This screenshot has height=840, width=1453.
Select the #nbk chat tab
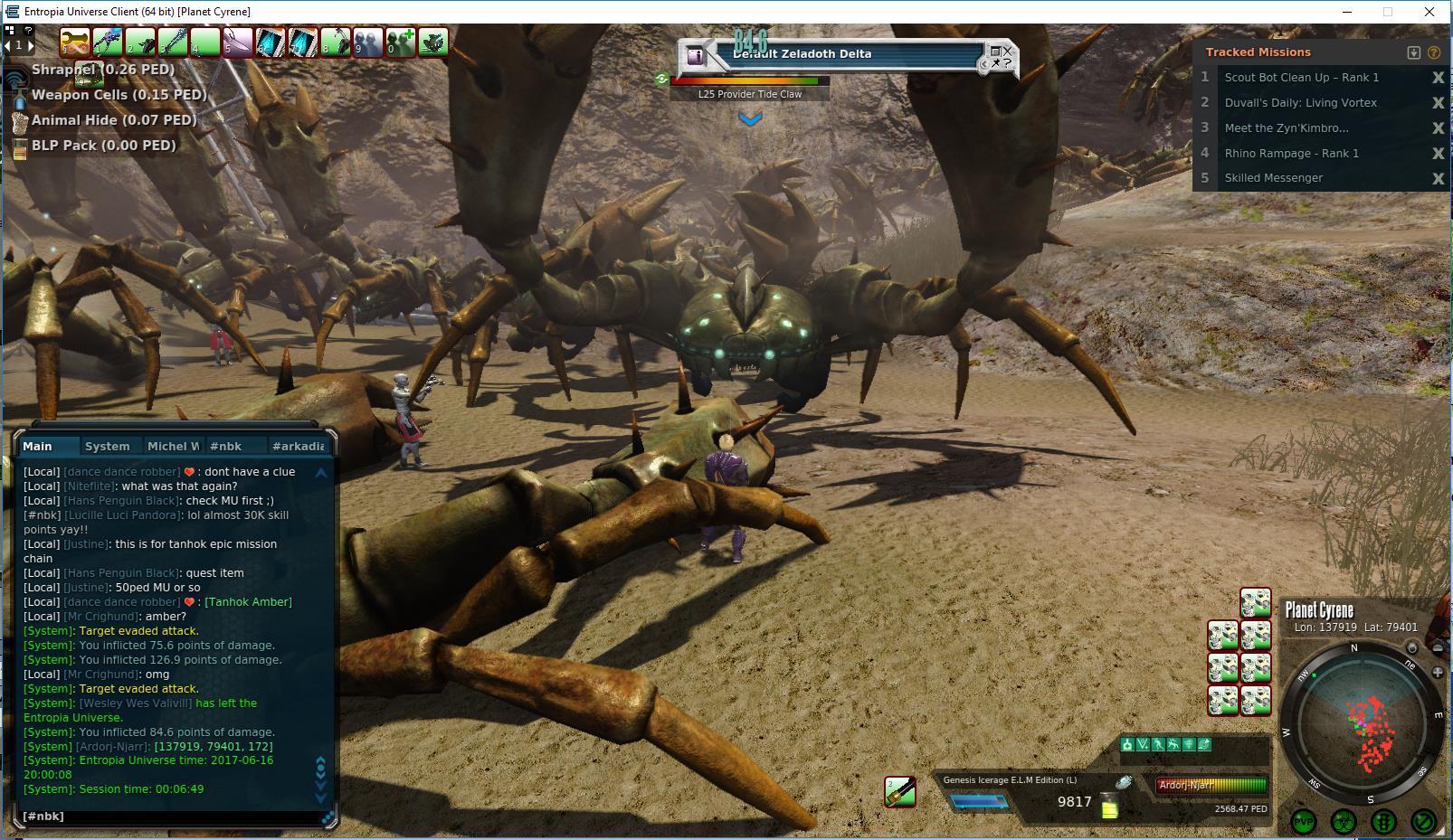pyautogui.click(x=225, y=446)
